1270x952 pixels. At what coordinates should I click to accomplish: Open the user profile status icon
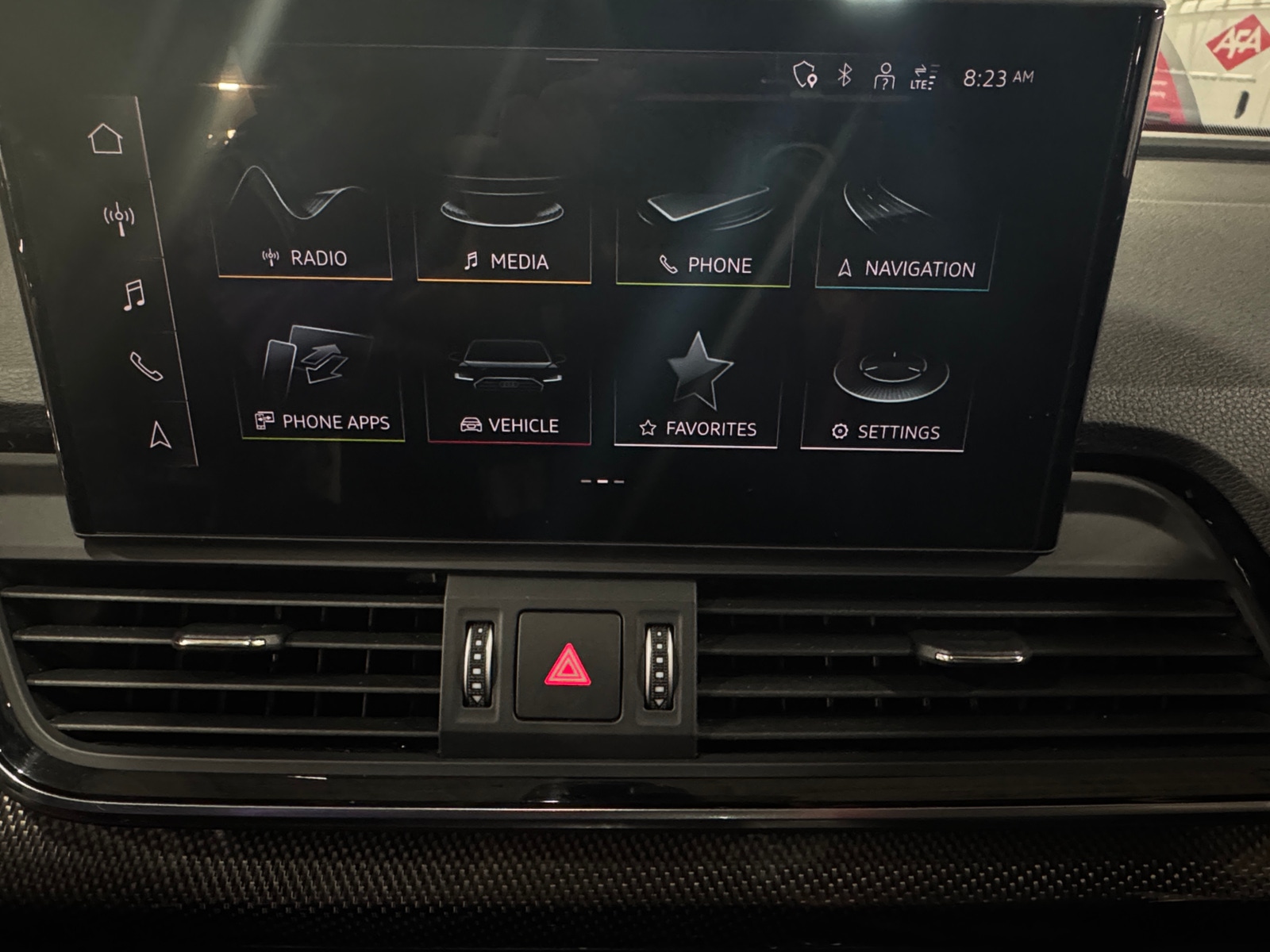coord(883,77)
